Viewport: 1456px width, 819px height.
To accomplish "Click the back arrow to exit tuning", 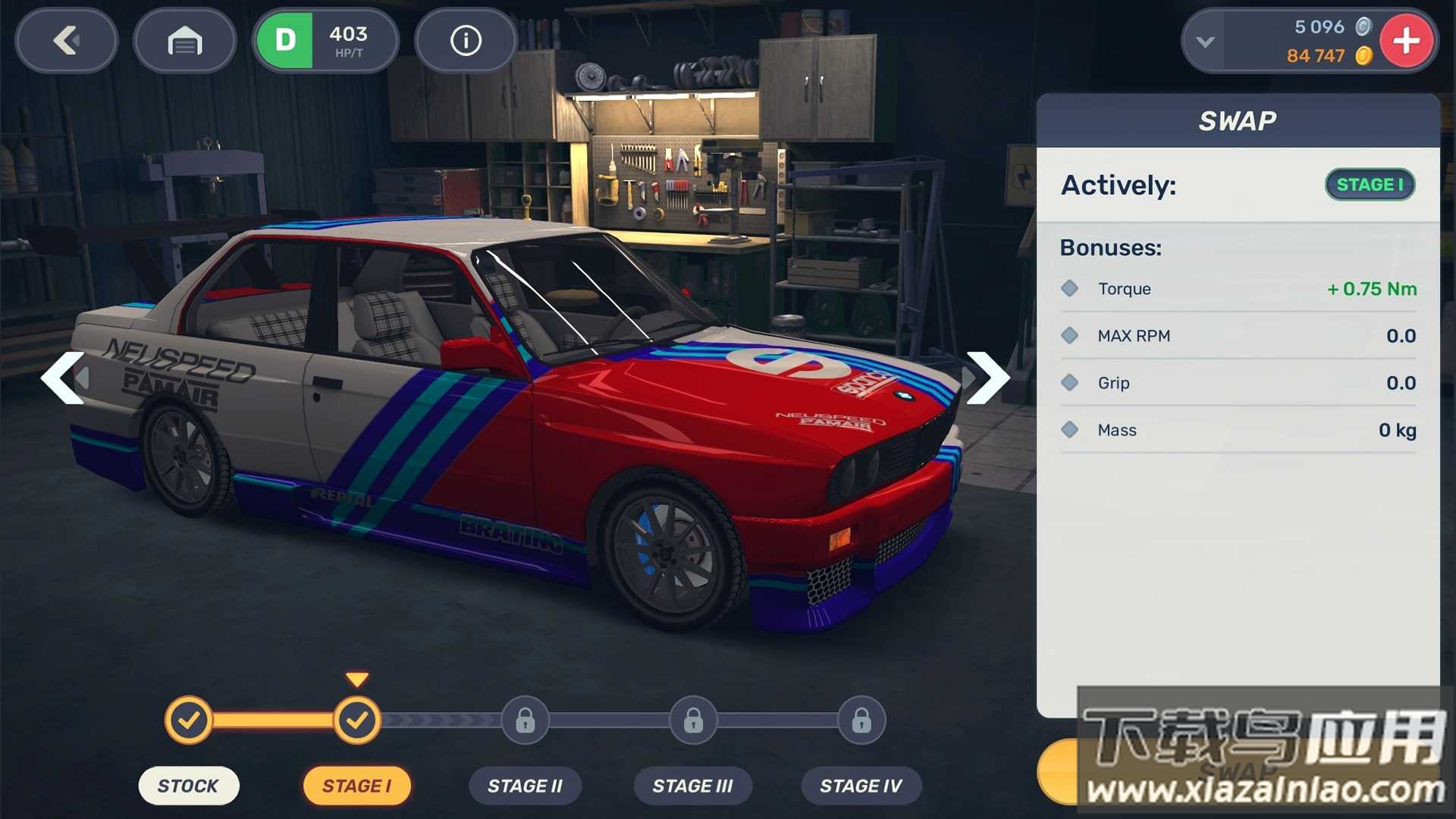I will 66,41.
